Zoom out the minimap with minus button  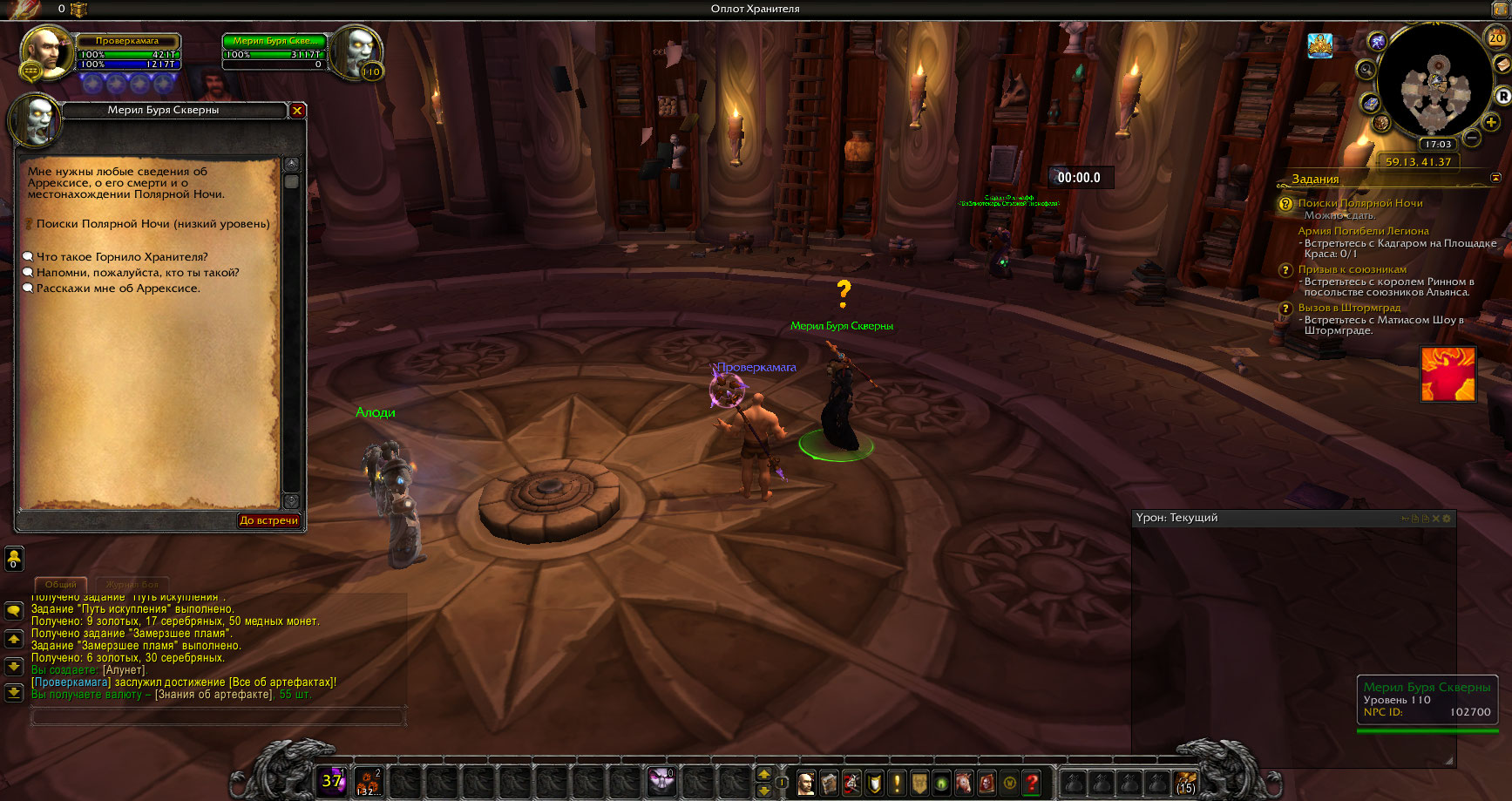[1472, 138]
